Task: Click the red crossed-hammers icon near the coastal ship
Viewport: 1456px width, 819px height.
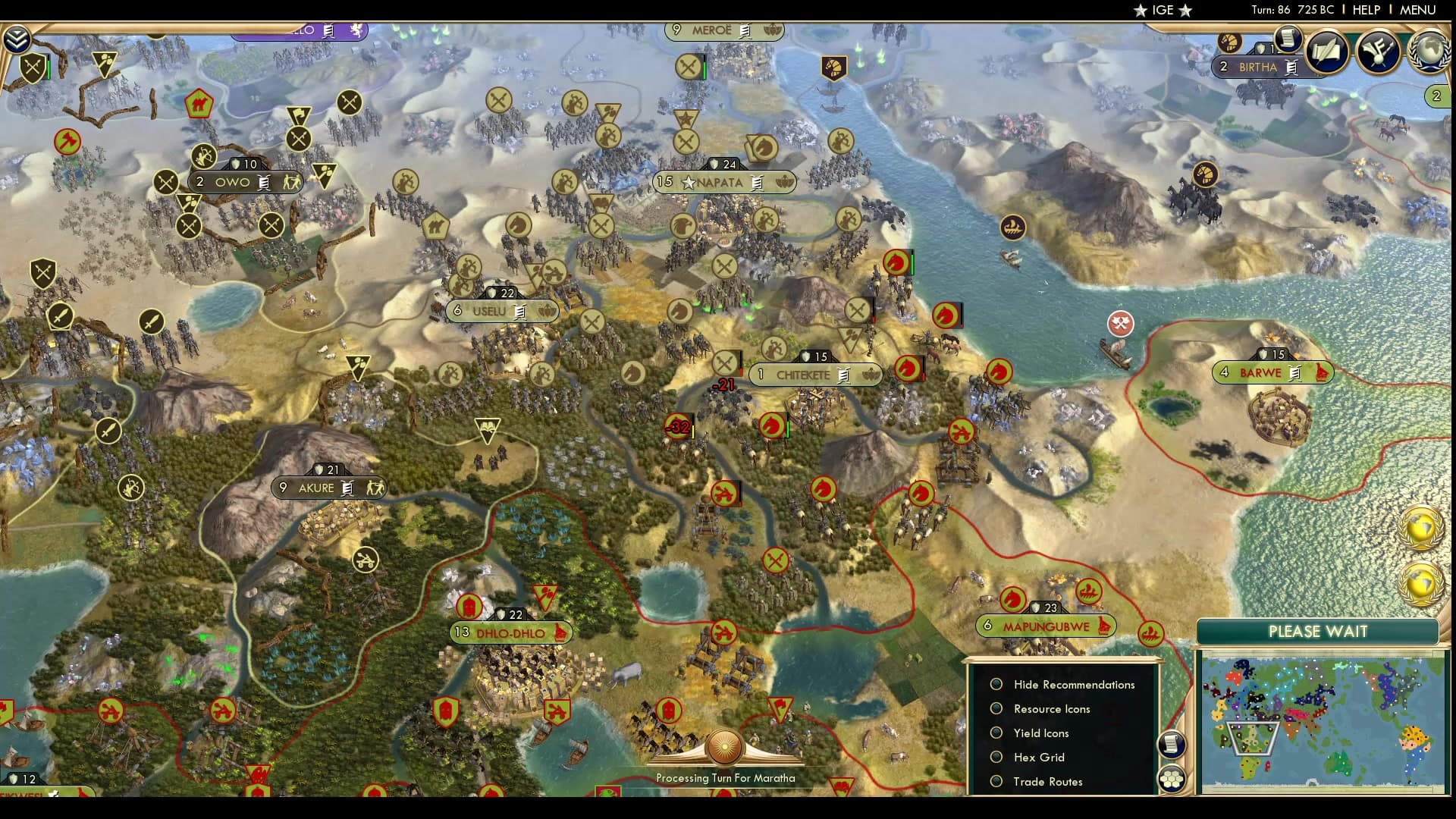Action: coord(1121,322)
